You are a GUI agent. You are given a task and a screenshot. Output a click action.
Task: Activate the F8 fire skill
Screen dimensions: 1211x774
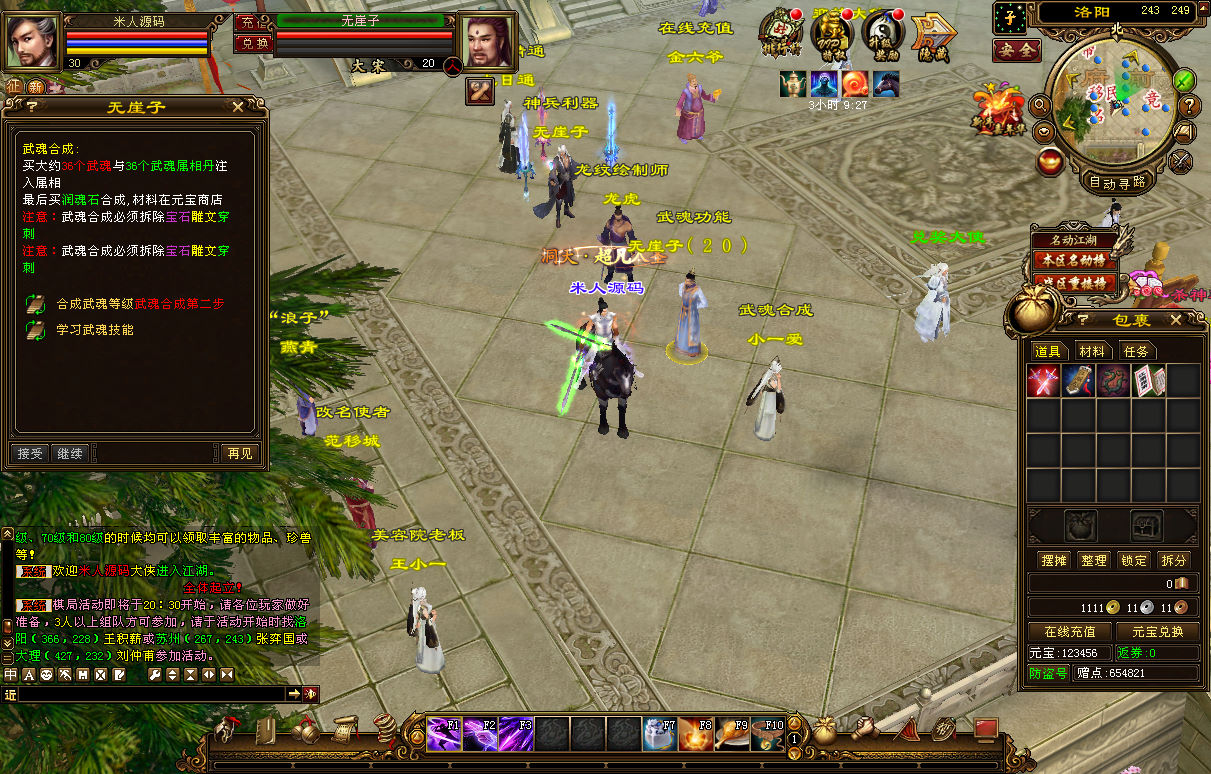[695, 734]
